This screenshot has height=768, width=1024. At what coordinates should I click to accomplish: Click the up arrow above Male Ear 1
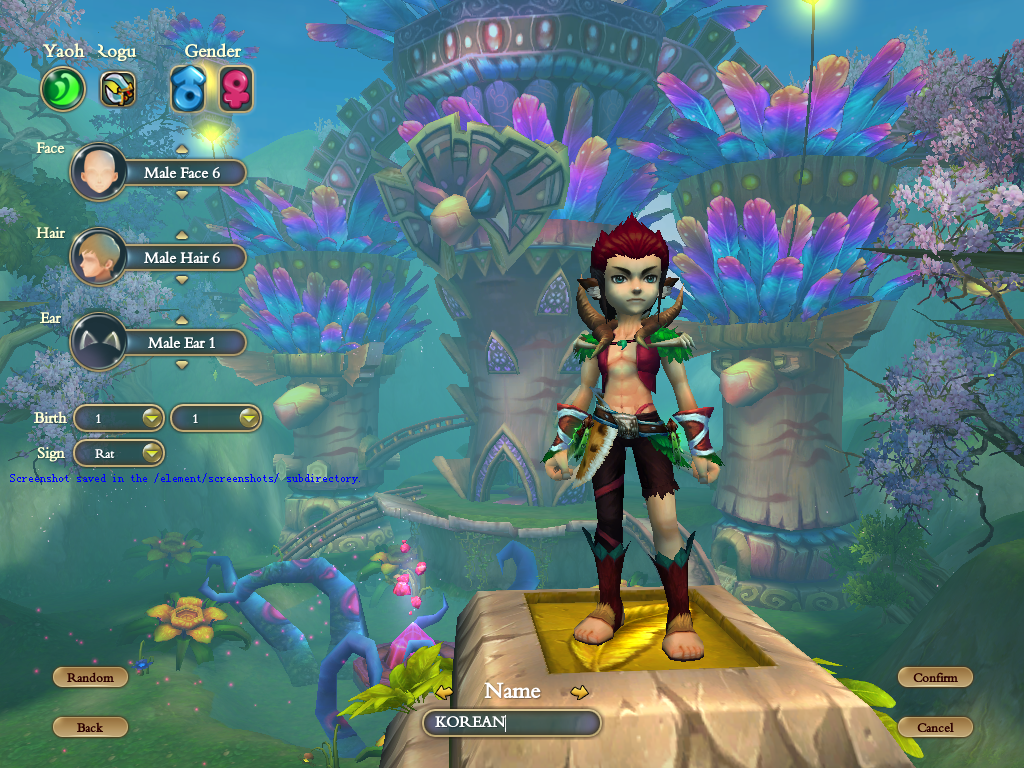182,320
